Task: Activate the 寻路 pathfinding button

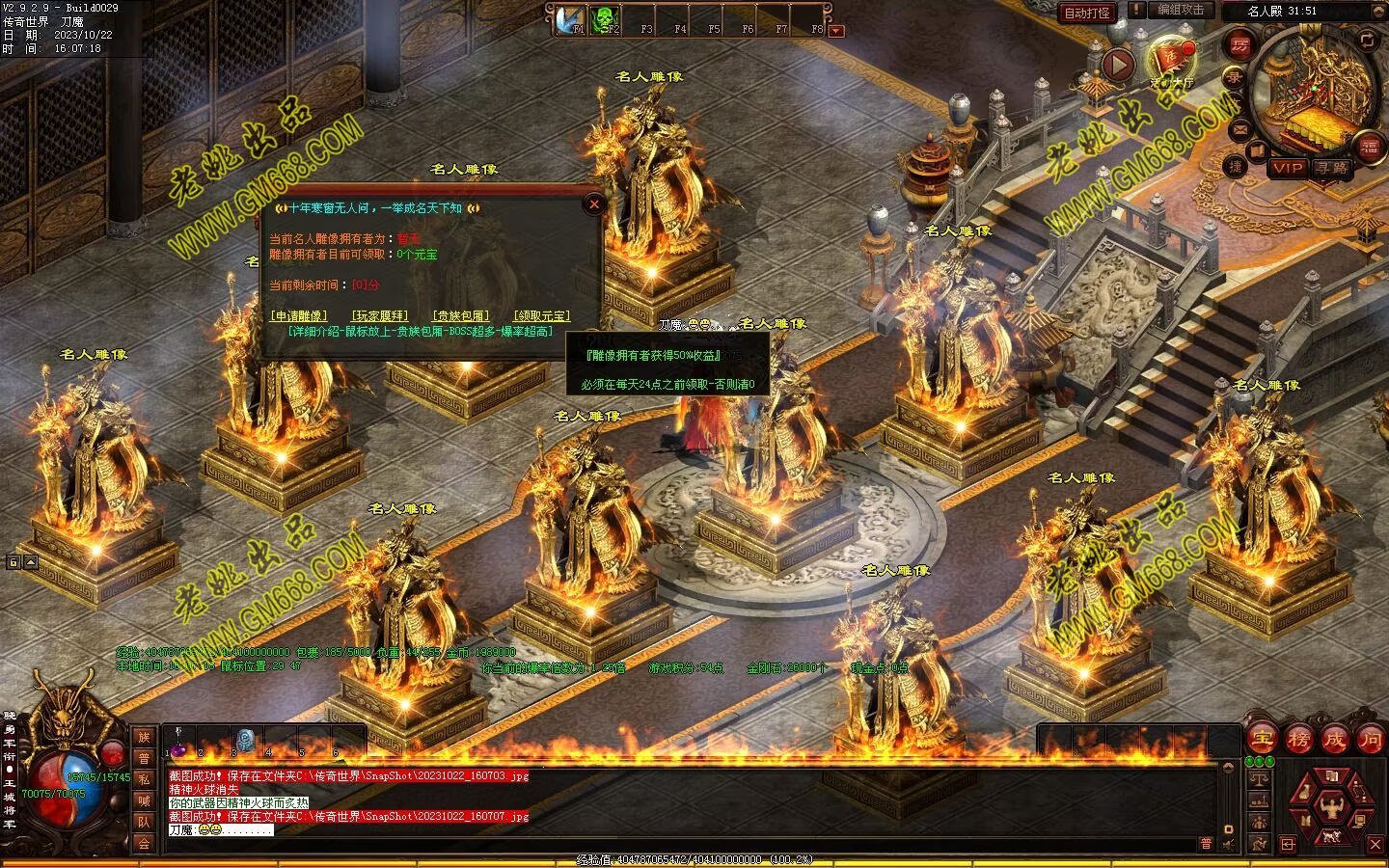Action: (1333, 168)
